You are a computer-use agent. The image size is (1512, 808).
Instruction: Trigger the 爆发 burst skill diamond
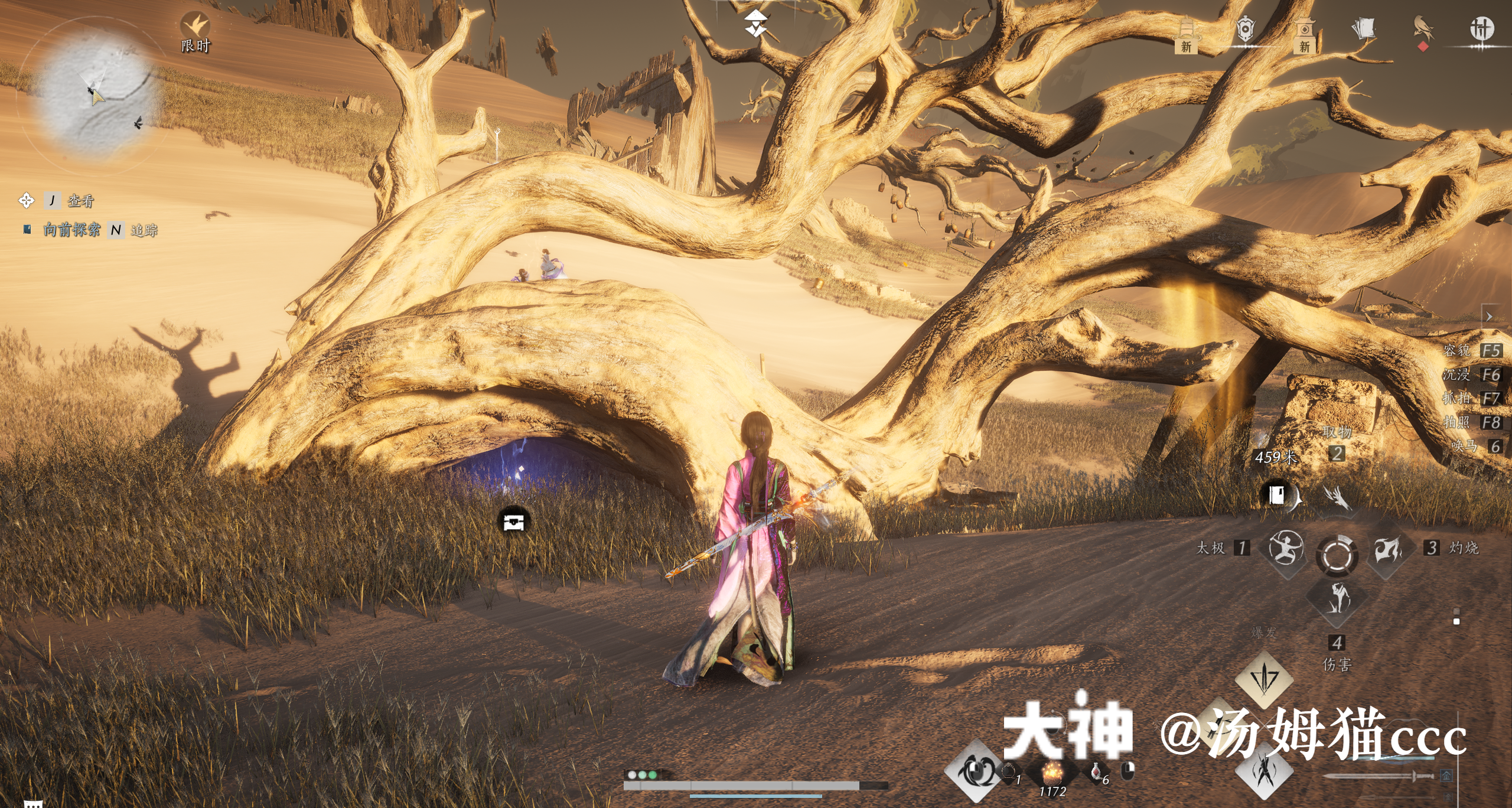[1264, 678]
